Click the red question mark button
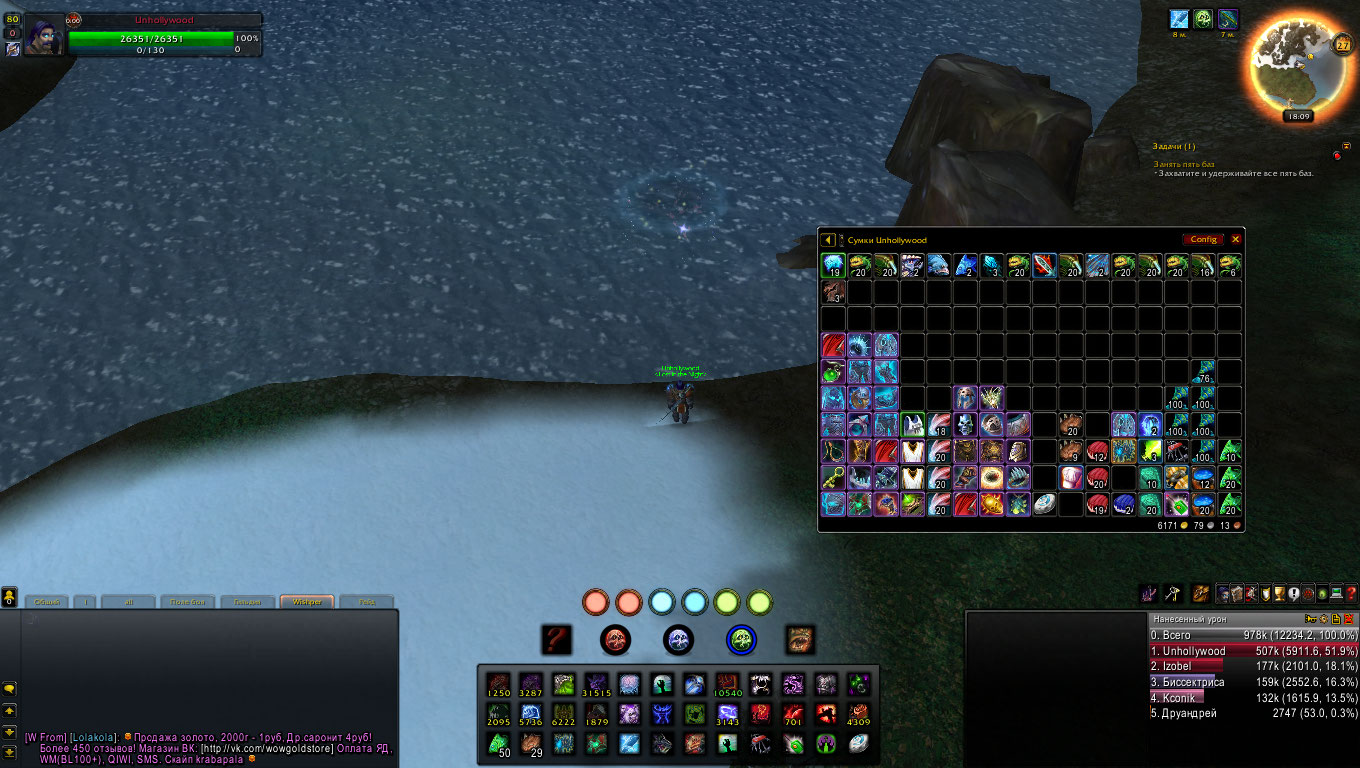This screenshot has width=1360, height=768. tap(556, 639)
